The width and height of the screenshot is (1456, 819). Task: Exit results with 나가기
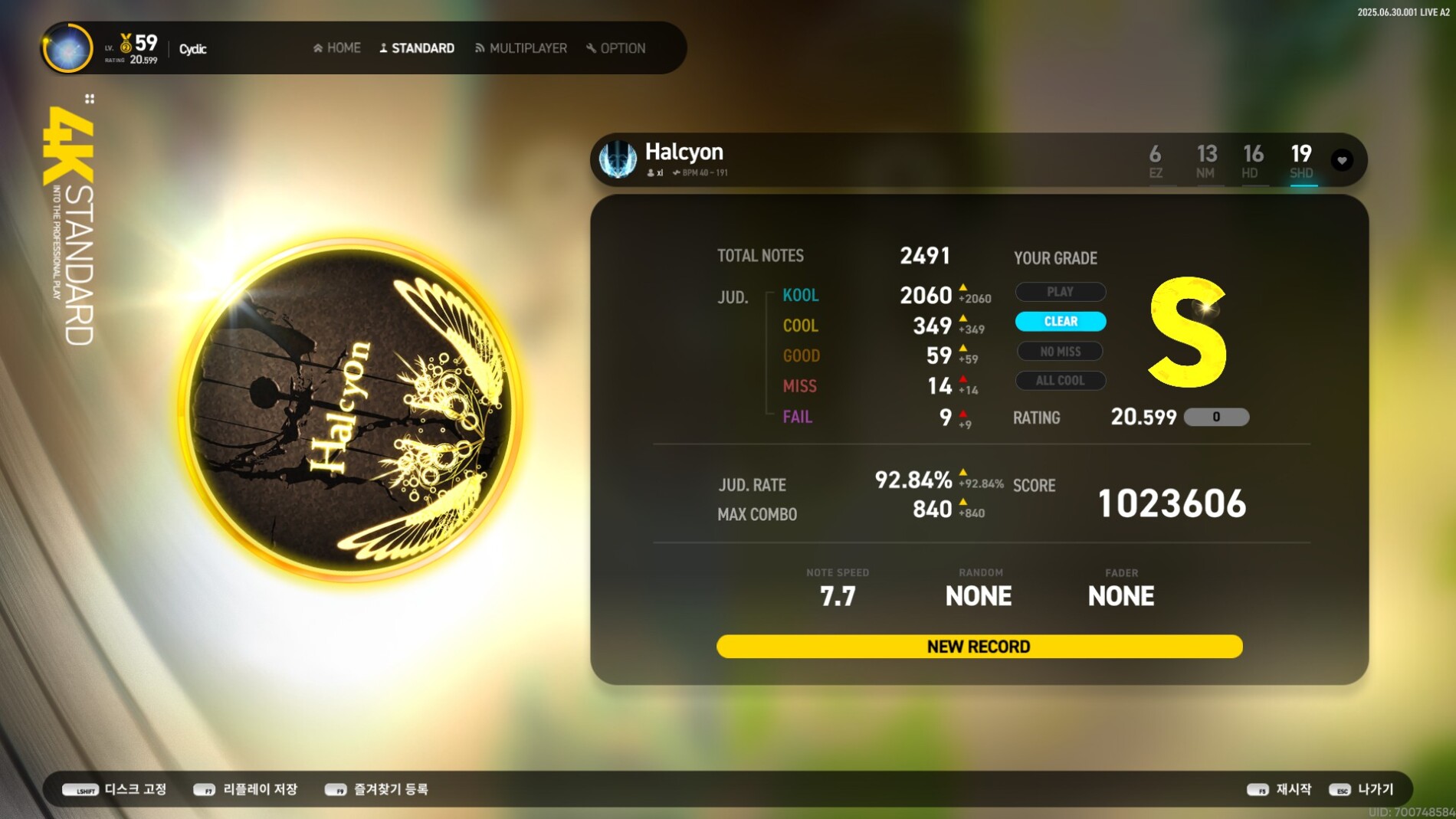click(x=1362, y=789)
